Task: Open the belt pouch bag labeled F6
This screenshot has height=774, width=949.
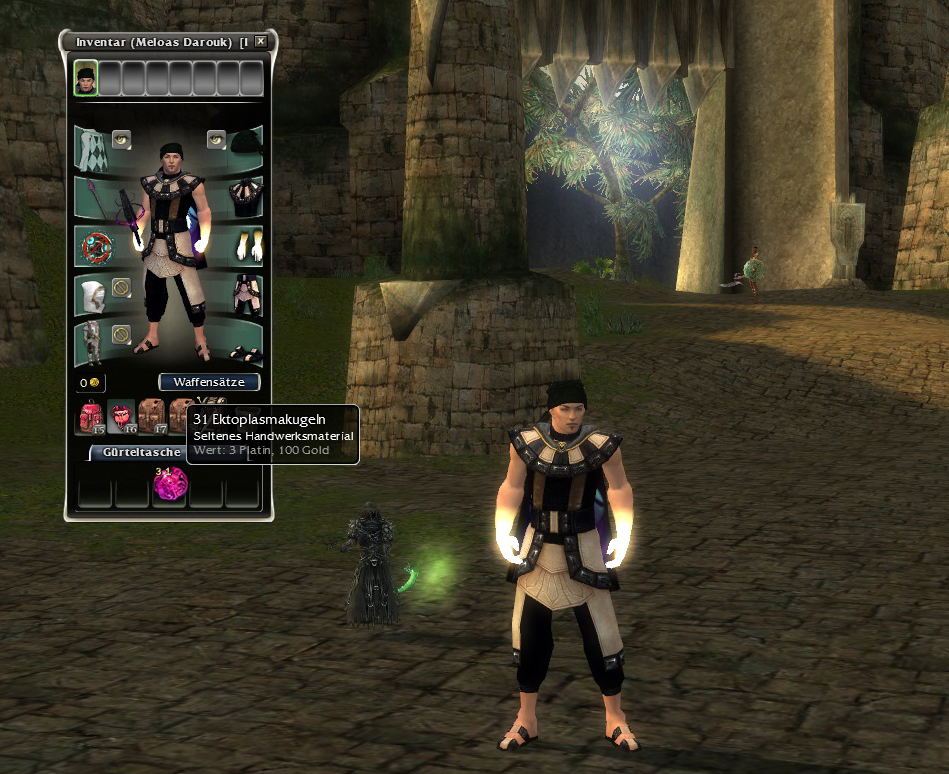Action: [x=122, y=417]
